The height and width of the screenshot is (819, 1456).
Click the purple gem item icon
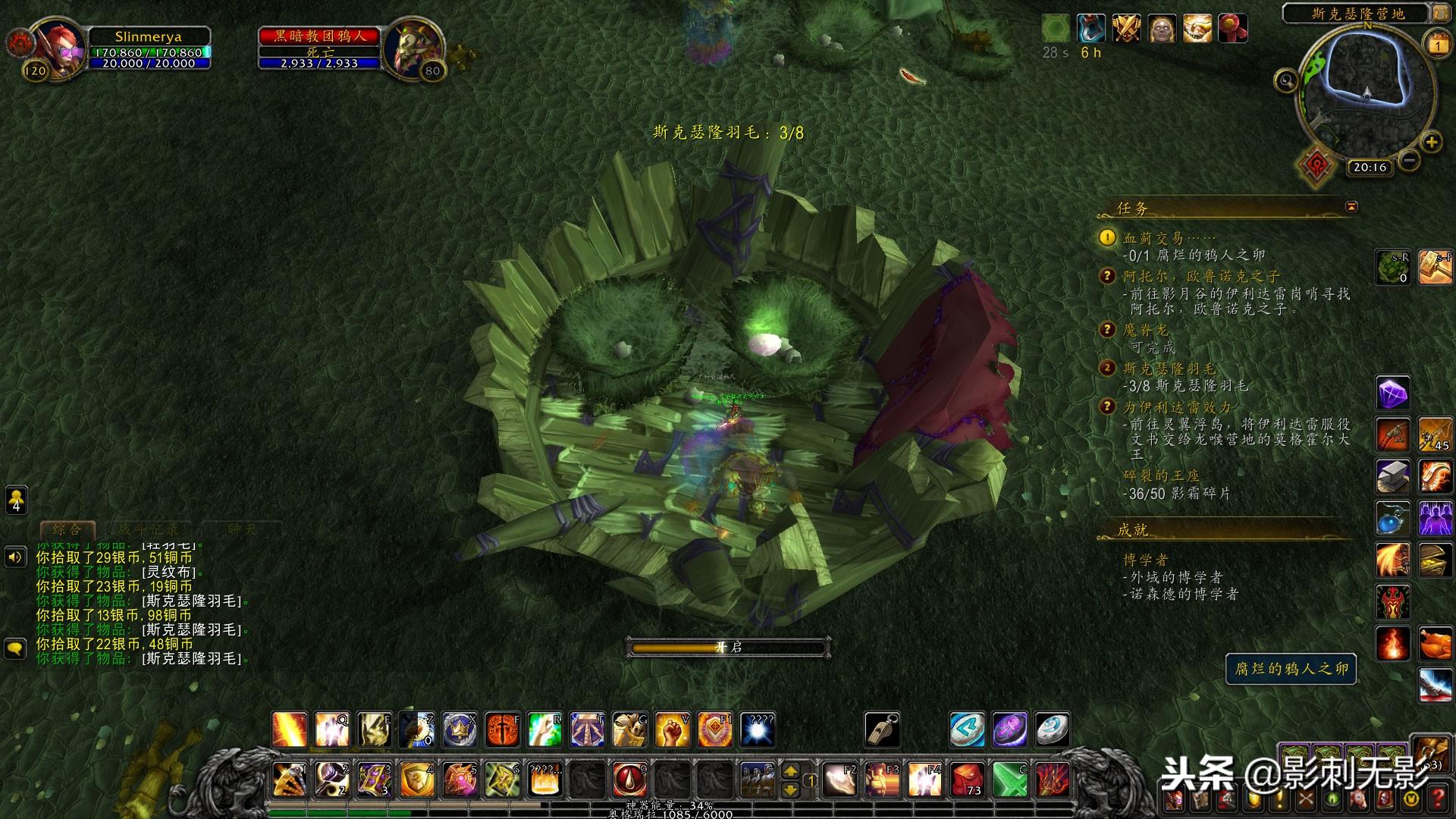click(1392, 393)
